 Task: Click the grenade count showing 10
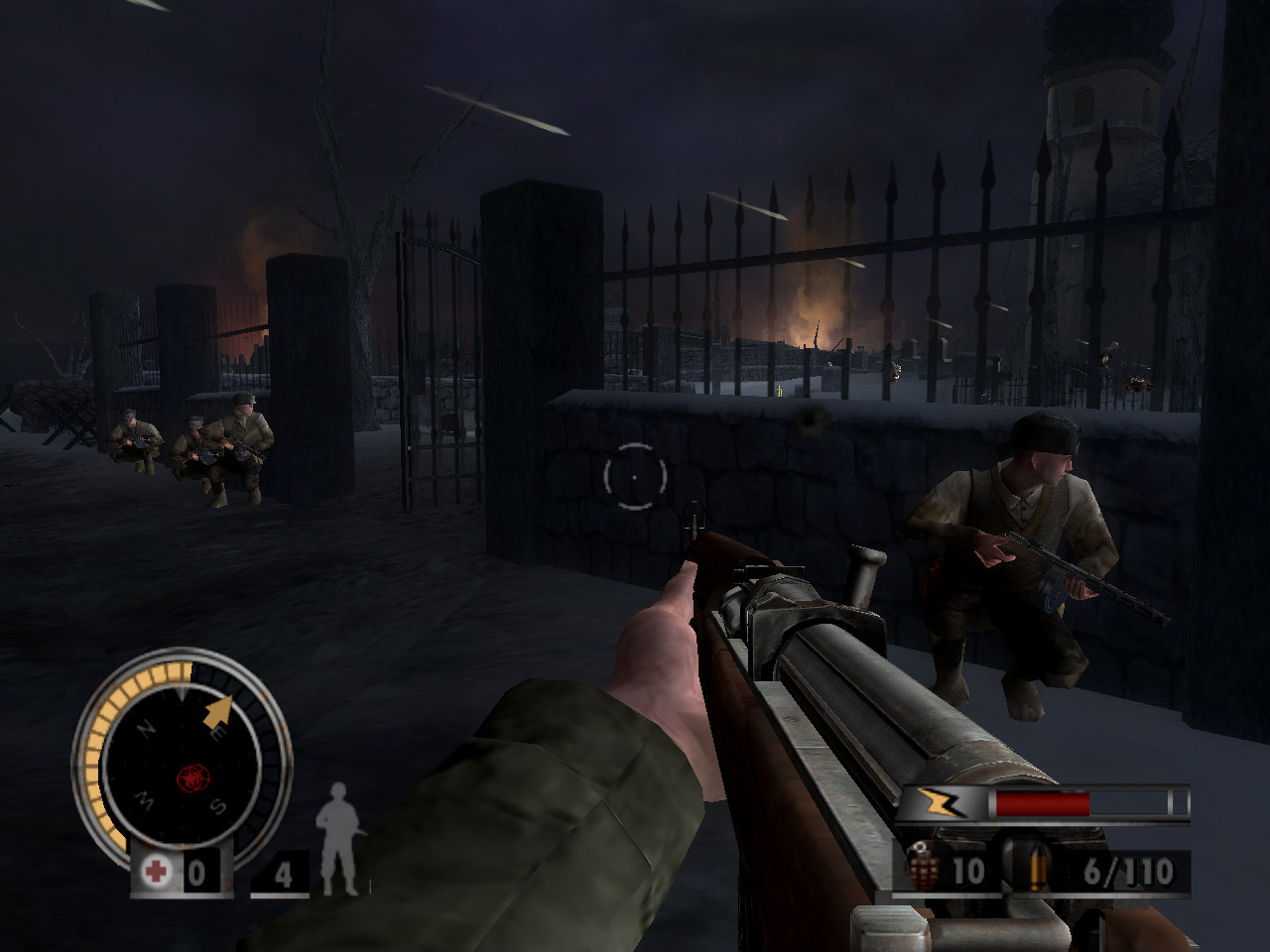pyautogui.click(x=968, y=871)
